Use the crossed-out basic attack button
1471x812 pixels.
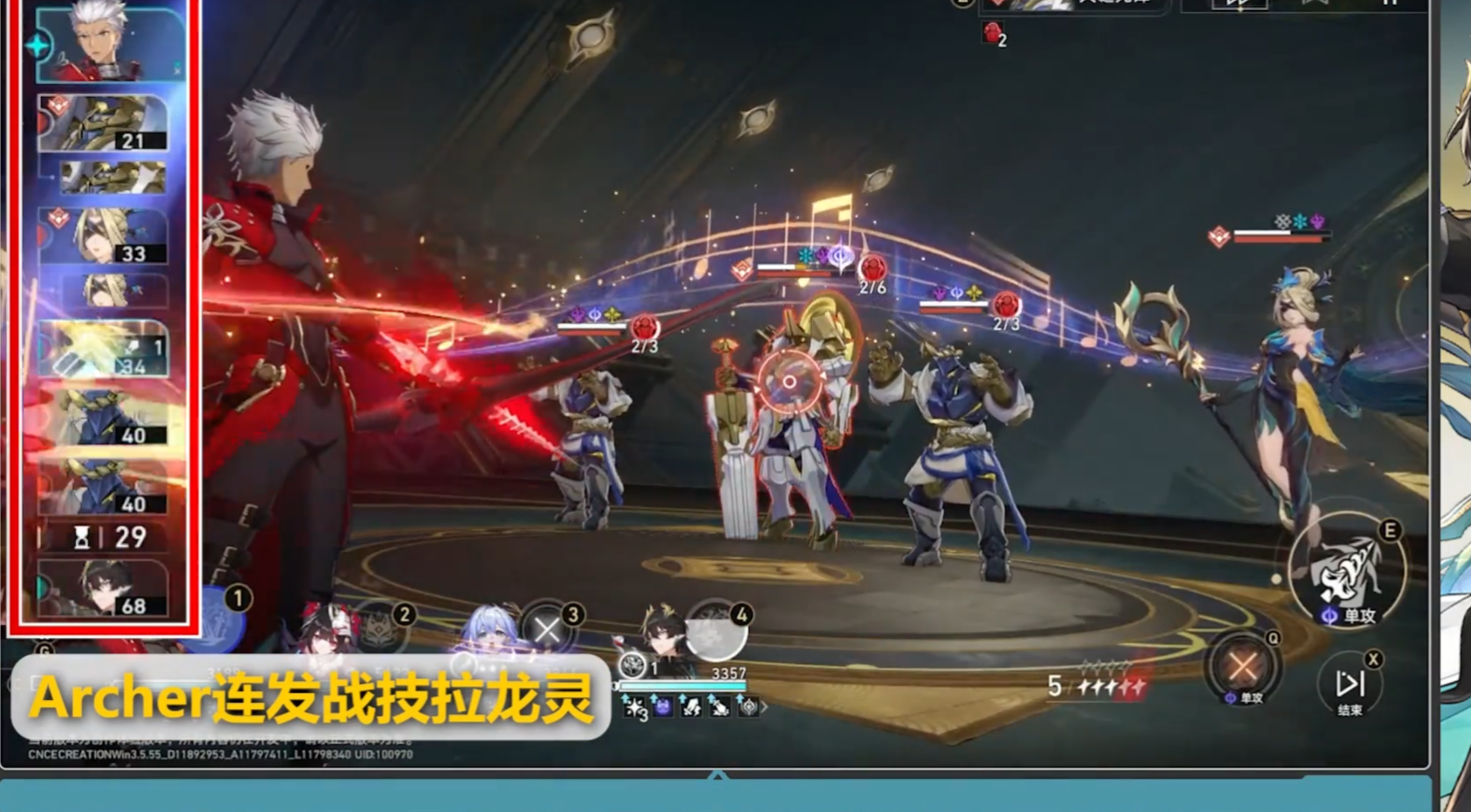coord(1242,666)
